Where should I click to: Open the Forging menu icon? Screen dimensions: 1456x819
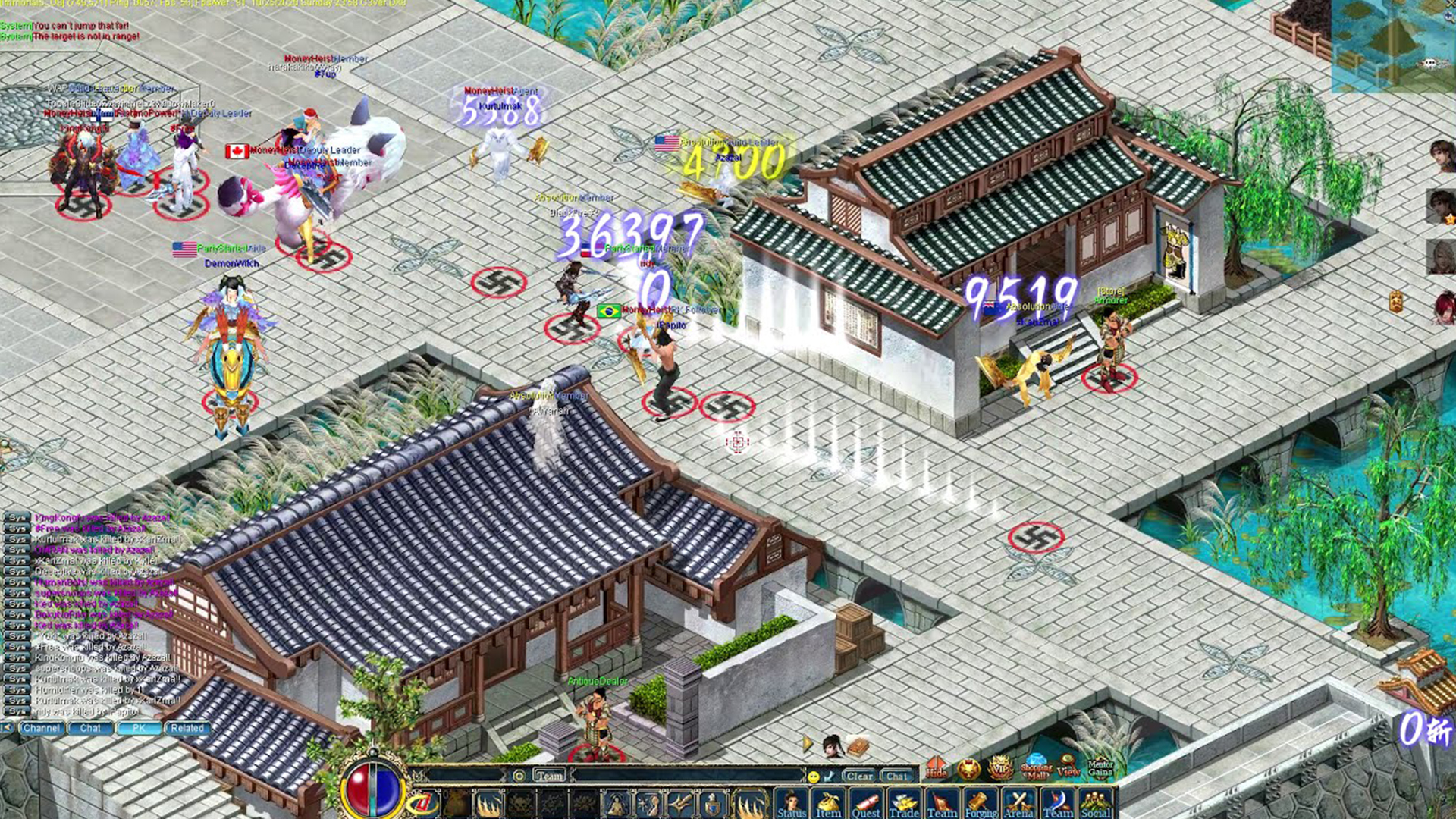(x=980, y=802)
